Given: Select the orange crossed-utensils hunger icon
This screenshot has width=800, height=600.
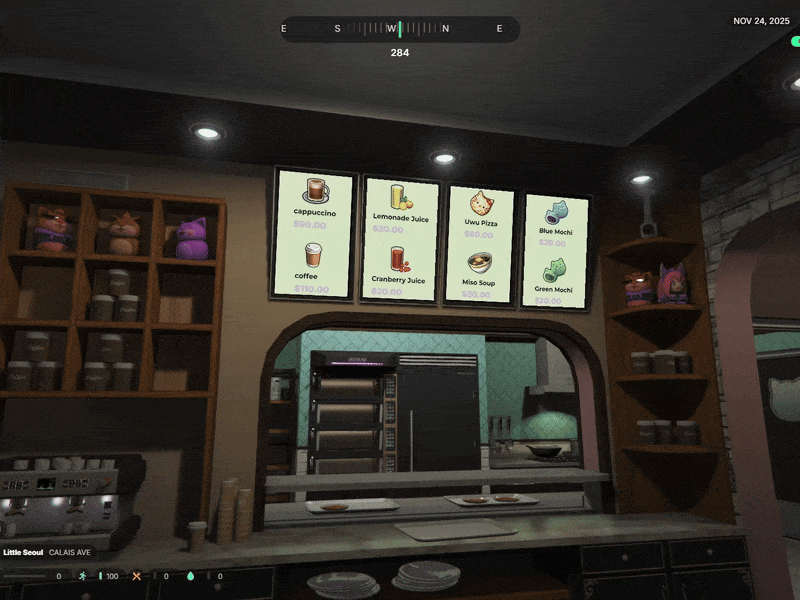Looking at the screenshot, I should point(137,576).
